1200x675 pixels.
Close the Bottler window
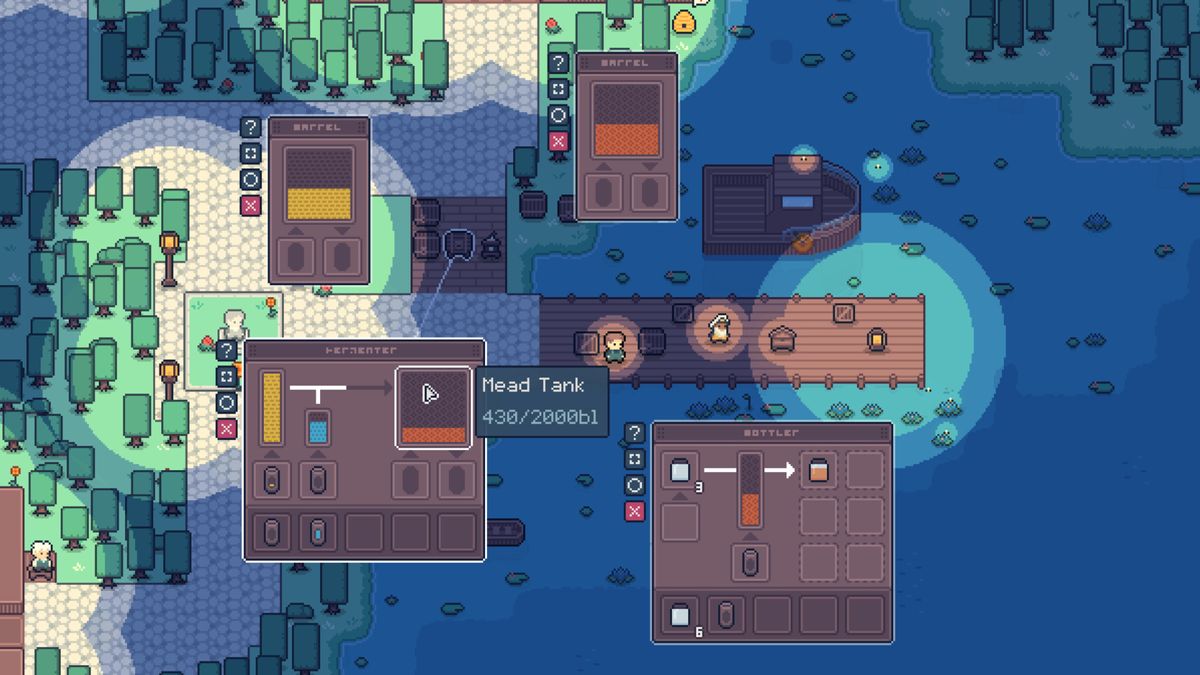pyautogui.click(x=635, y=512)
